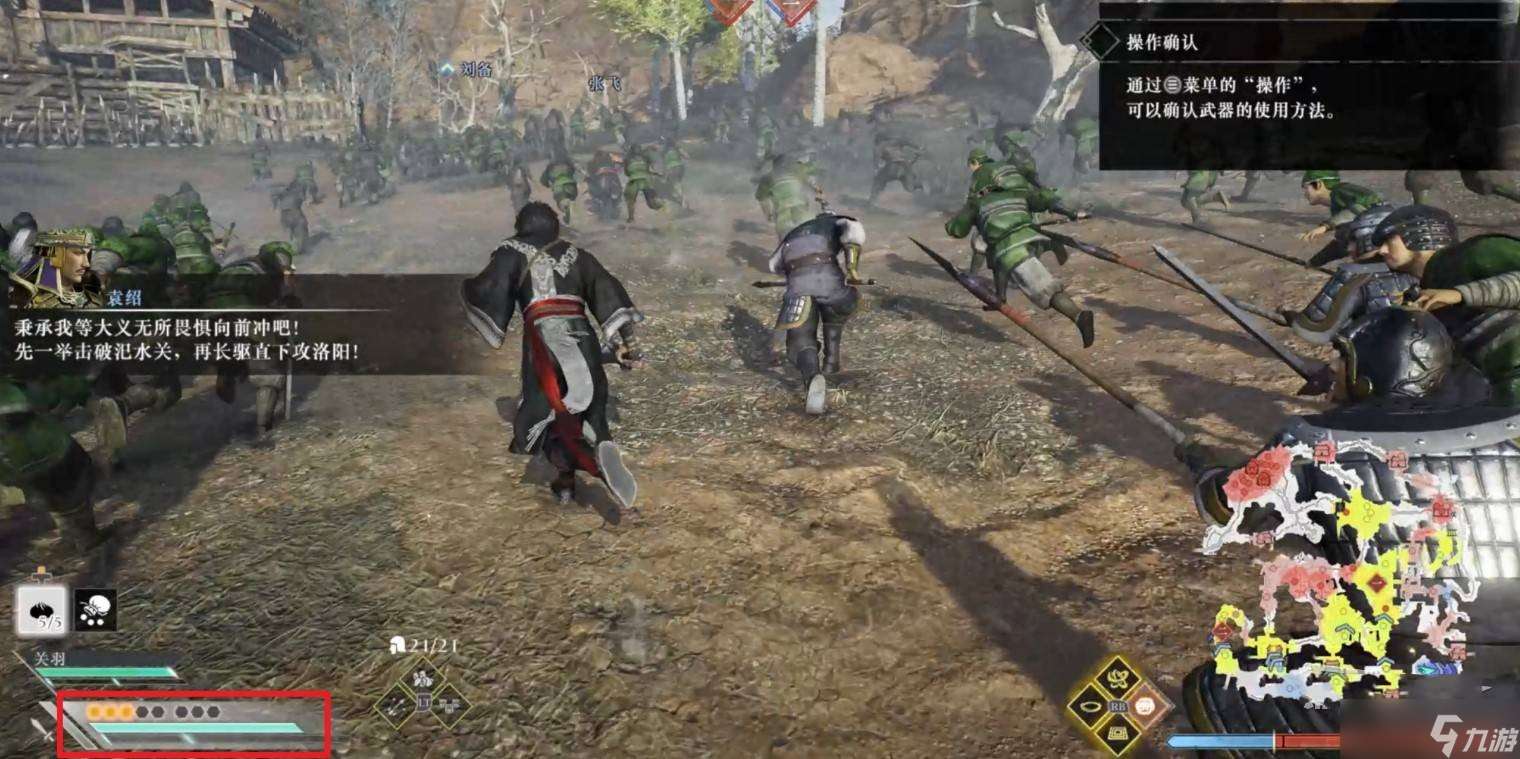Click the scroll icon below the RB diamond
This screenshot has width=1520, height=759.
[x=1118, y=733]
